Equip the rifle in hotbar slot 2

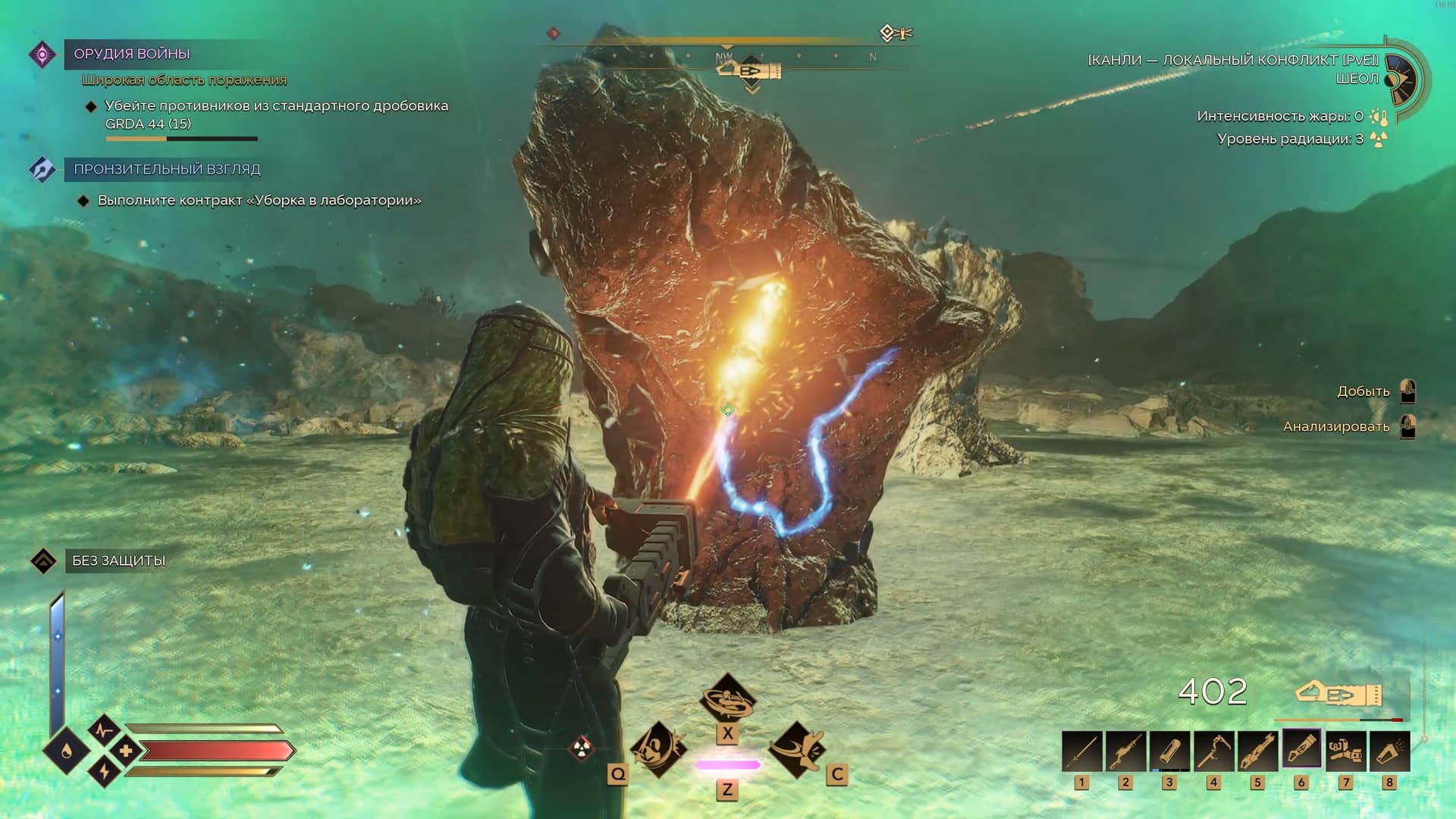tap(1125, 751)
